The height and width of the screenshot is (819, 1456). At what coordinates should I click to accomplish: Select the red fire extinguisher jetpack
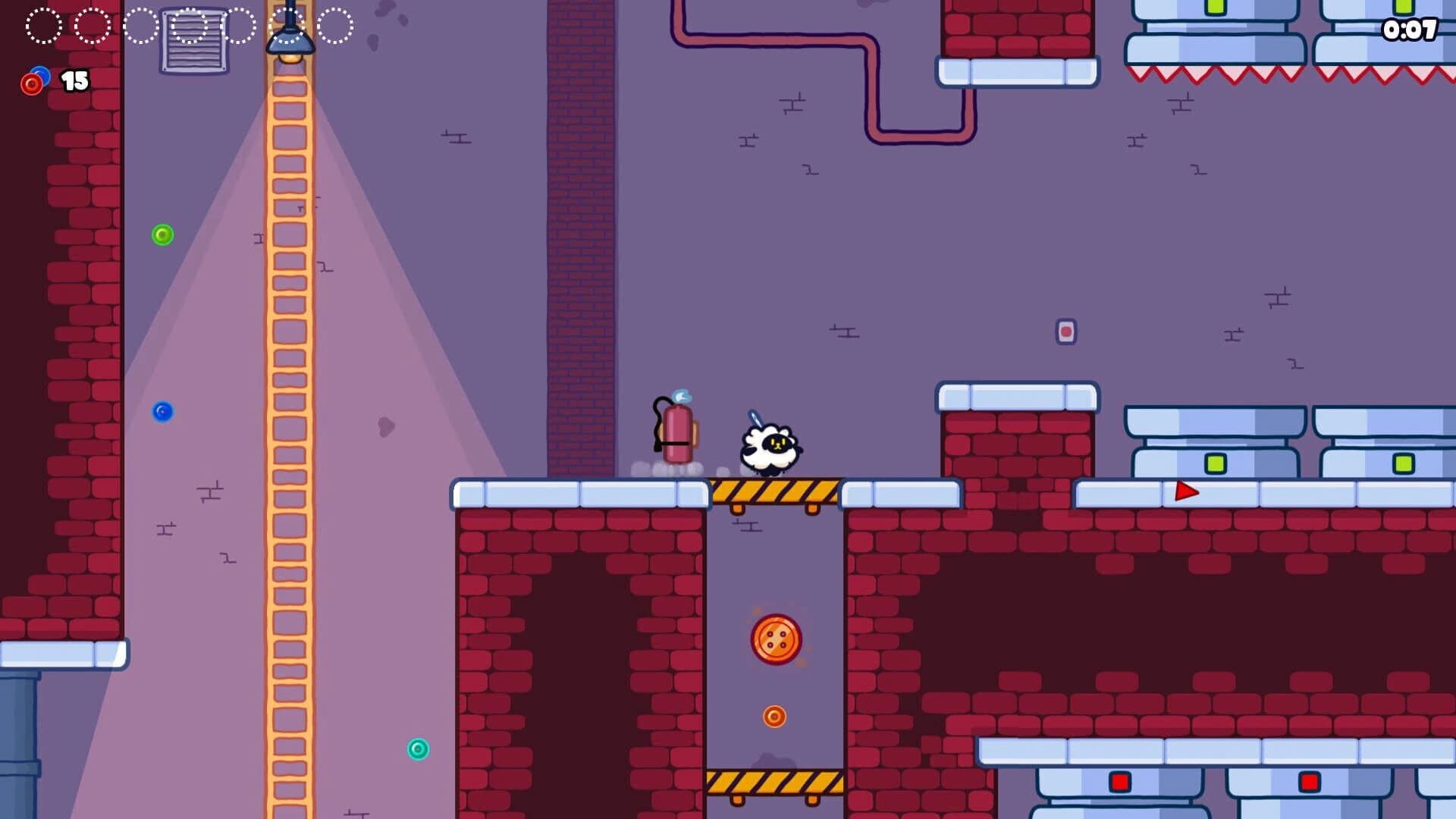point(677,435)
